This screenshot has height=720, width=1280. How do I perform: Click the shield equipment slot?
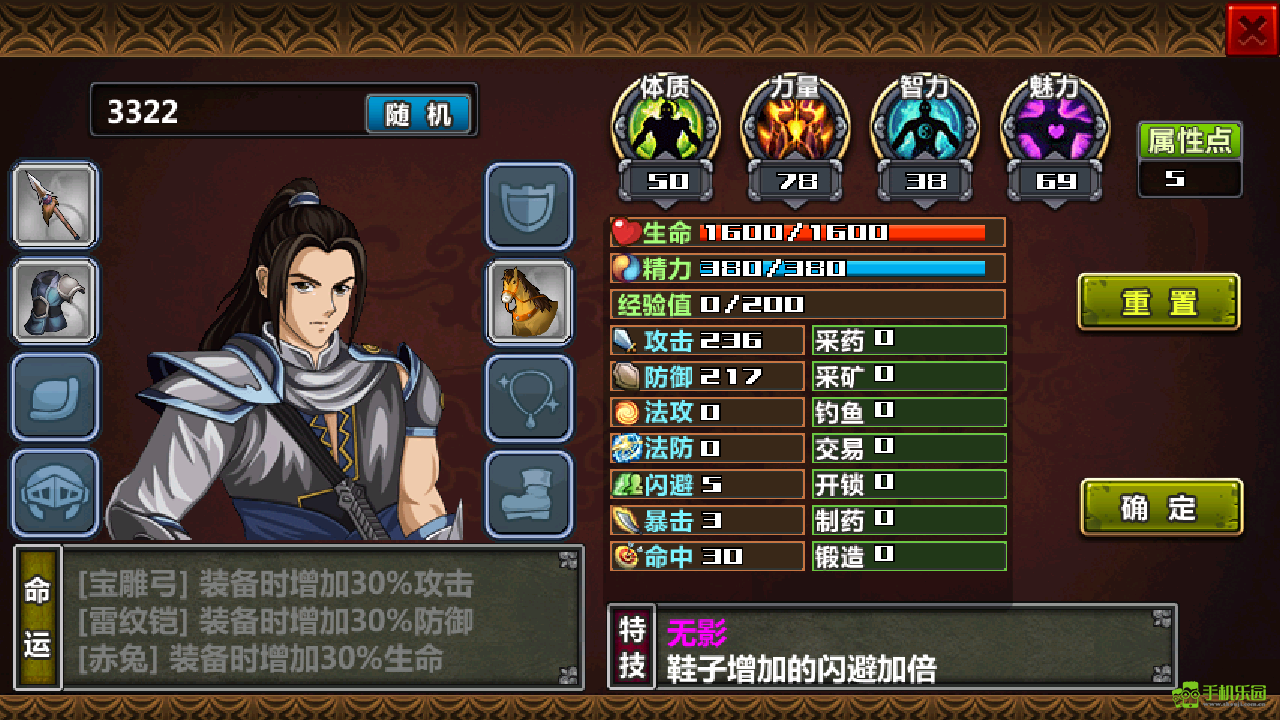click(x=530, y=207)
